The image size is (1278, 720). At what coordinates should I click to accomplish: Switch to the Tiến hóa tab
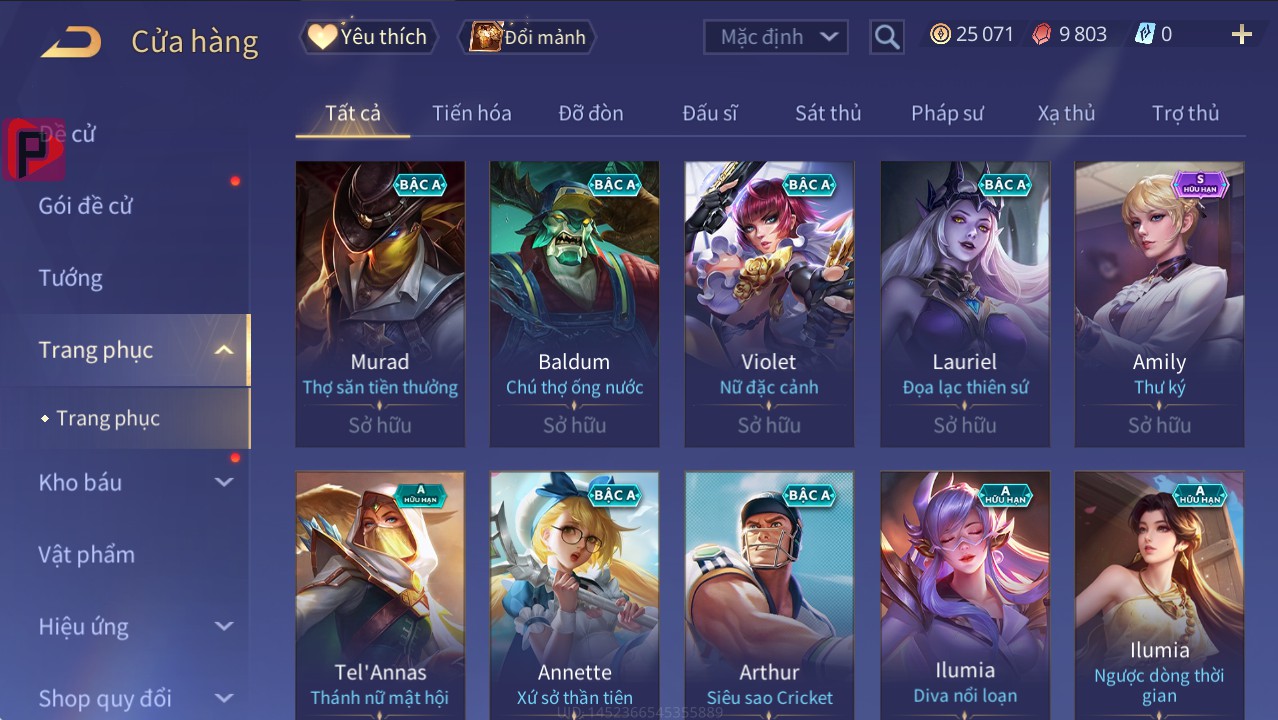[x=471, y=113]
